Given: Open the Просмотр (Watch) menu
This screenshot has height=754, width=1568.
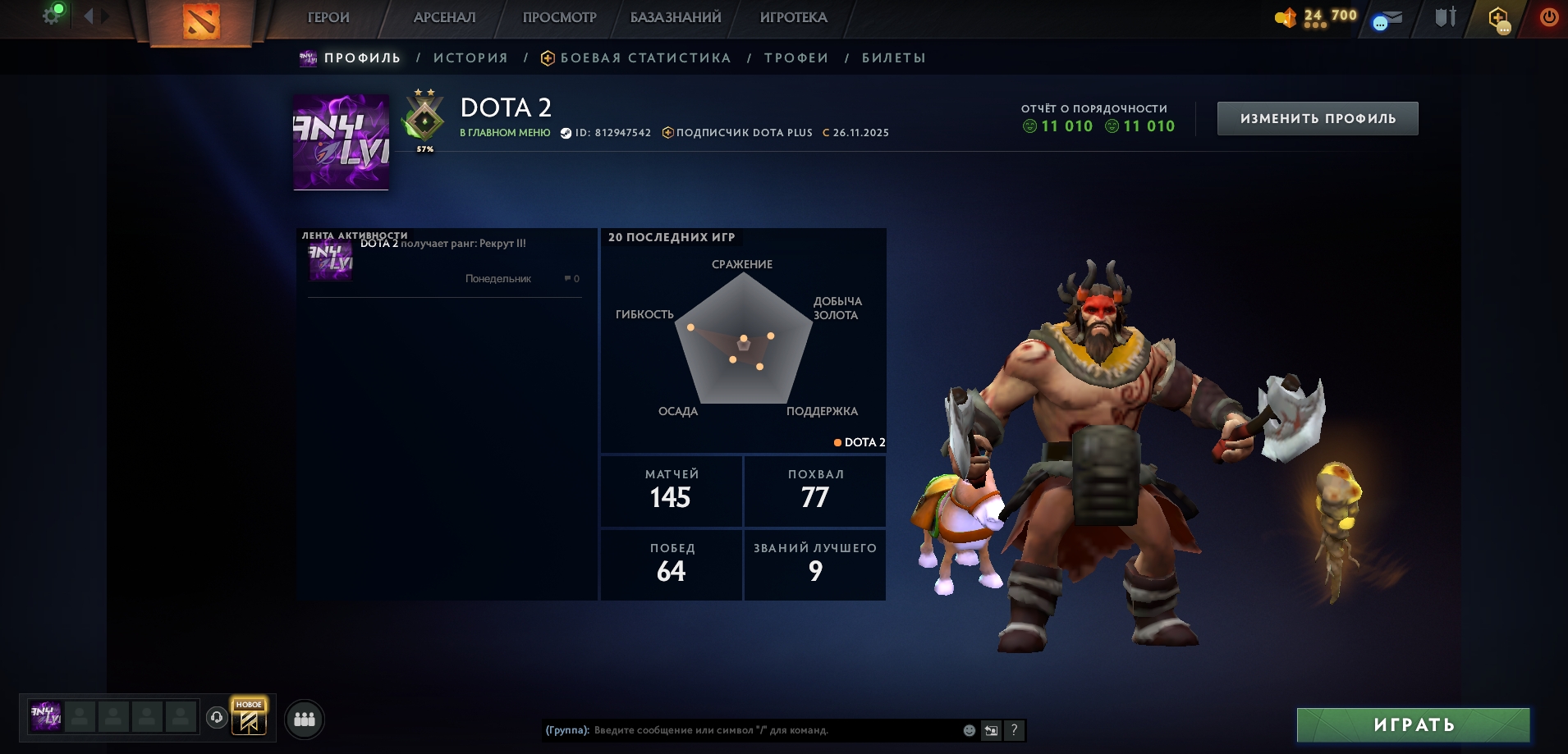Looking at the screenshot, I should point(559,17).
